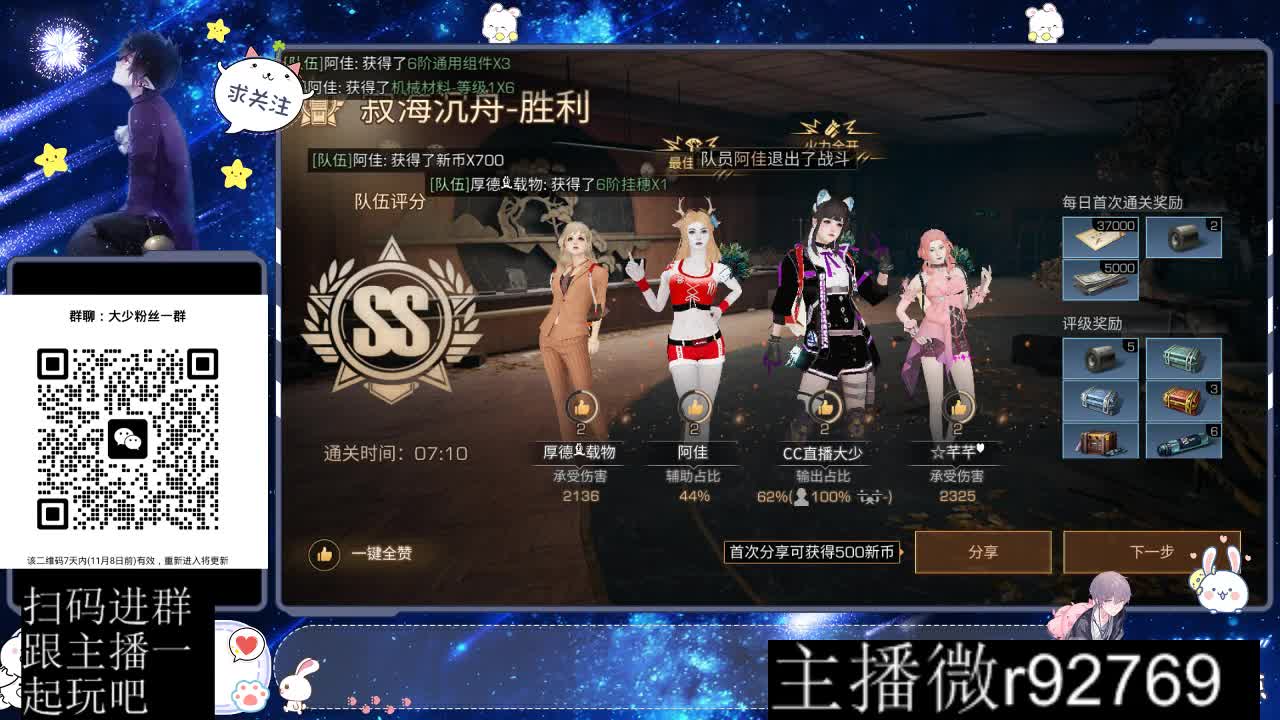Toggle a like for player 阿佳
Viewport: 1280px width, 720px height.
tap(698, 407)
